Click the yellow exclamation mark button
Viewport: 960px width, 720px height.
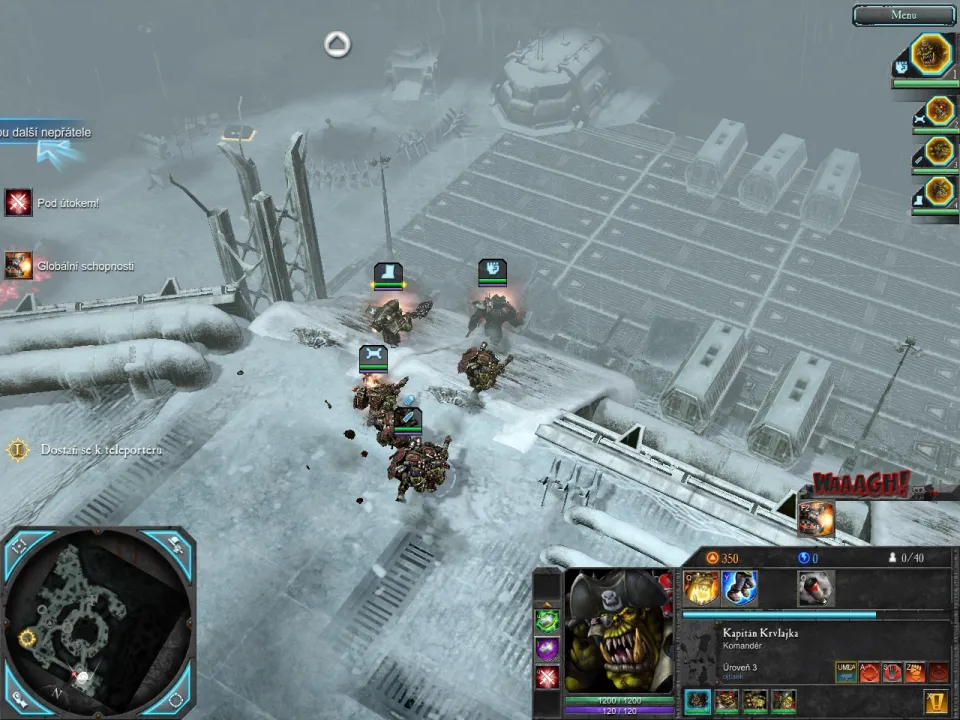coord(937,702)
